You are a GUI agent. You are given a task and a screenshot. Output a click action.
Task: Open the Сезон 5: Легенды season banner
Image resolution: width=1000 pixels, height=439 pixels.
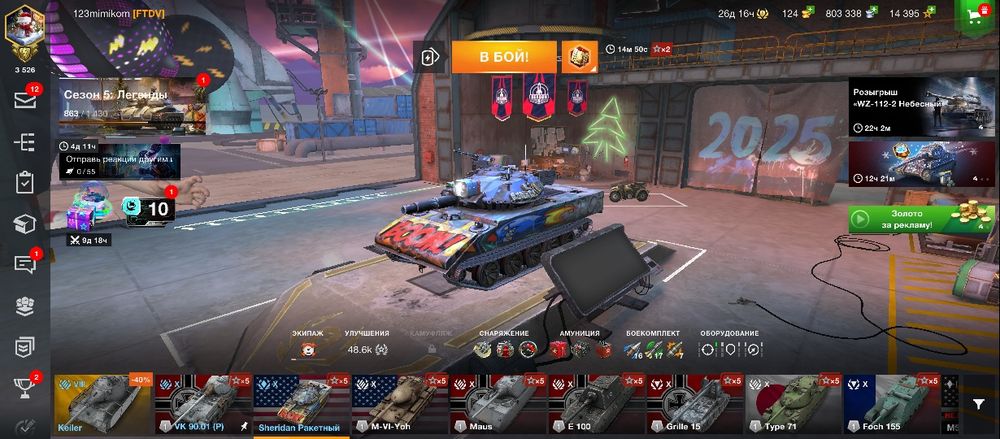130,105
